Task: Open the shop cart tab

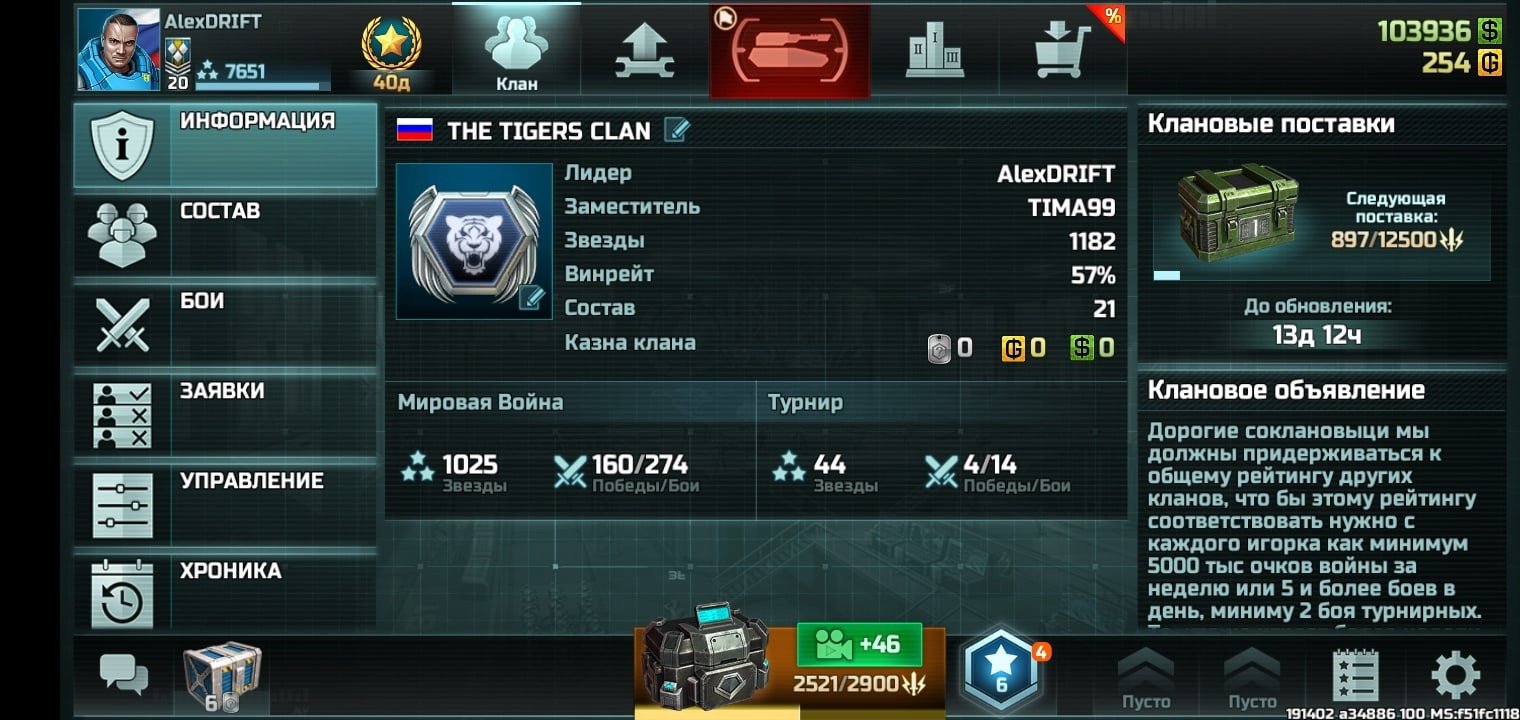Action: click(1063, 50)
